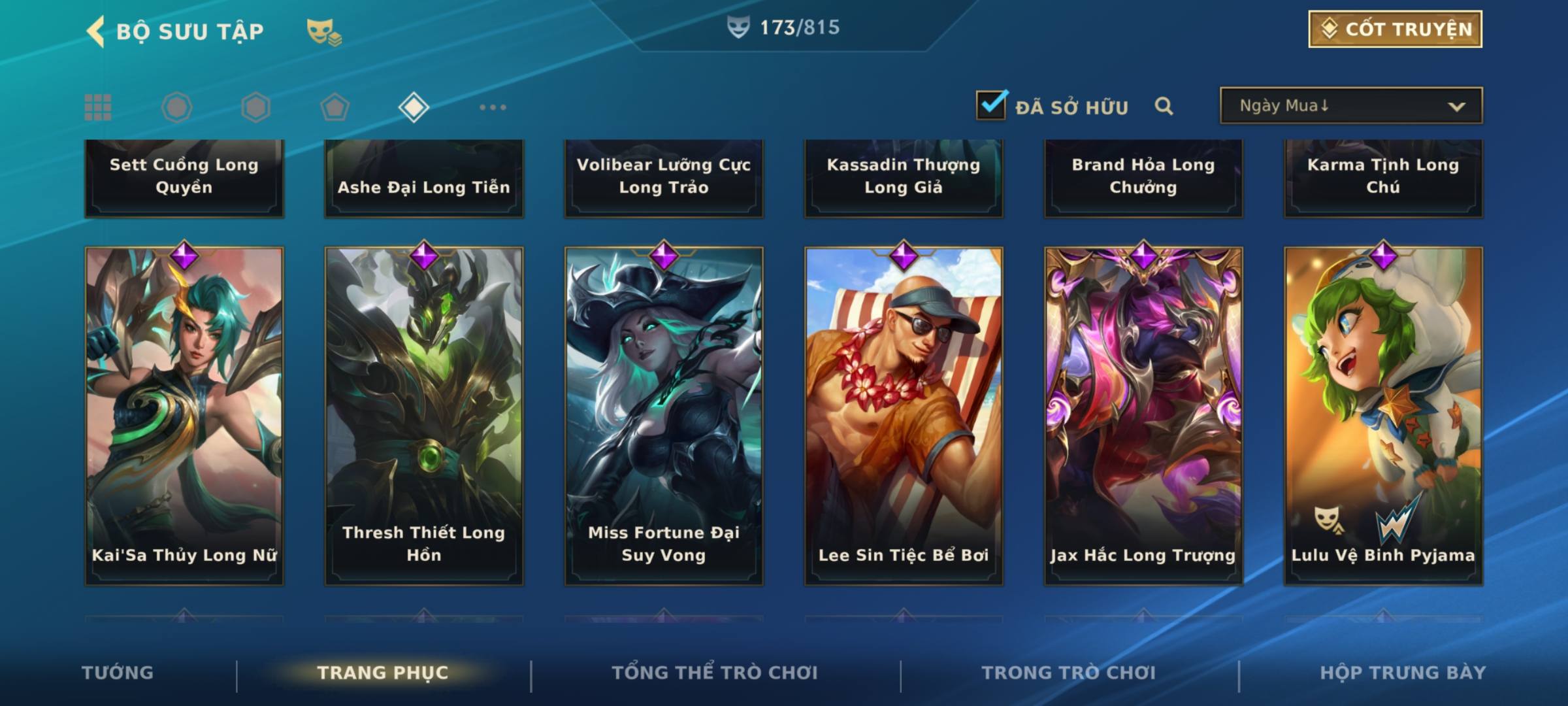The width and height of the screenshot is (1568, 706).
Task: Open the Cốt Truyện button
Action: tap(1395, 29)
